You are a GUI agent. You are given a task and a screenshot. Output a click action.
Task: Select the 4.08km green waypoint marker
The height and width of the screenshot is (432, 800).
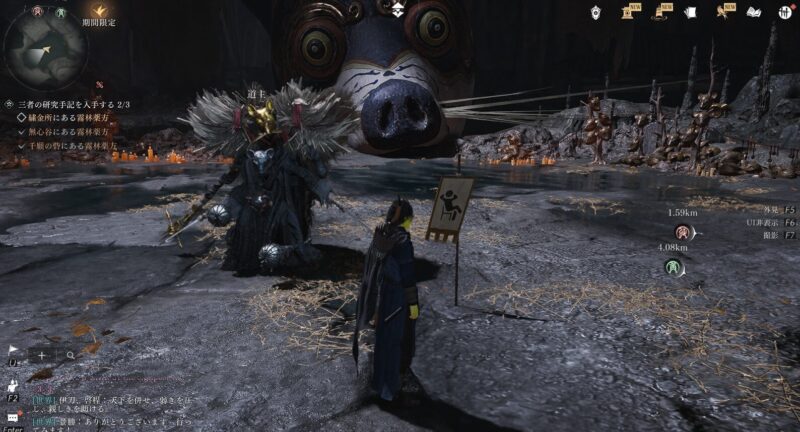coord(674,267)
